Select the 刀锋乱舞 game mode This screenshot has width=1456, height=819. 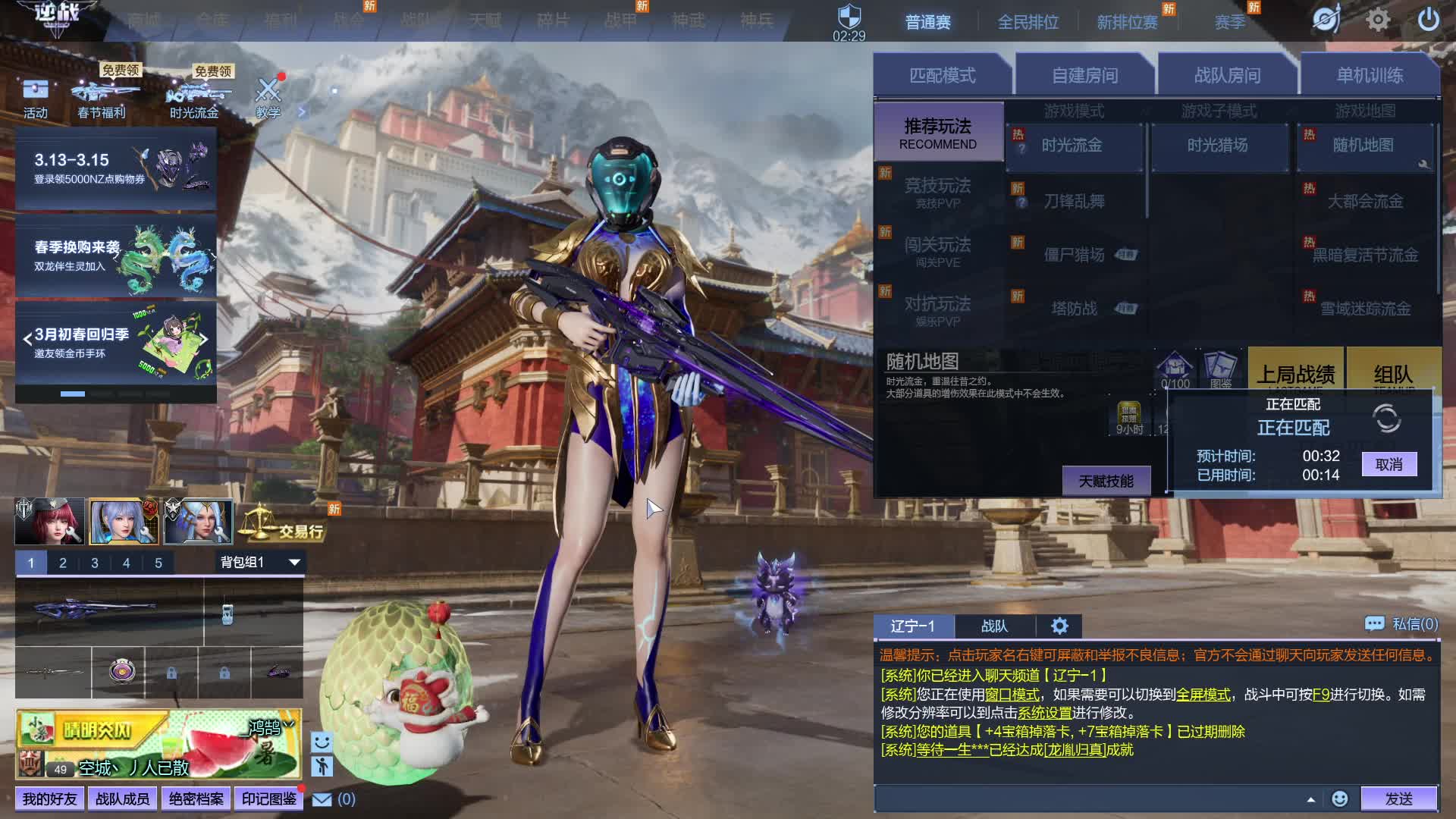[1074, 201]
